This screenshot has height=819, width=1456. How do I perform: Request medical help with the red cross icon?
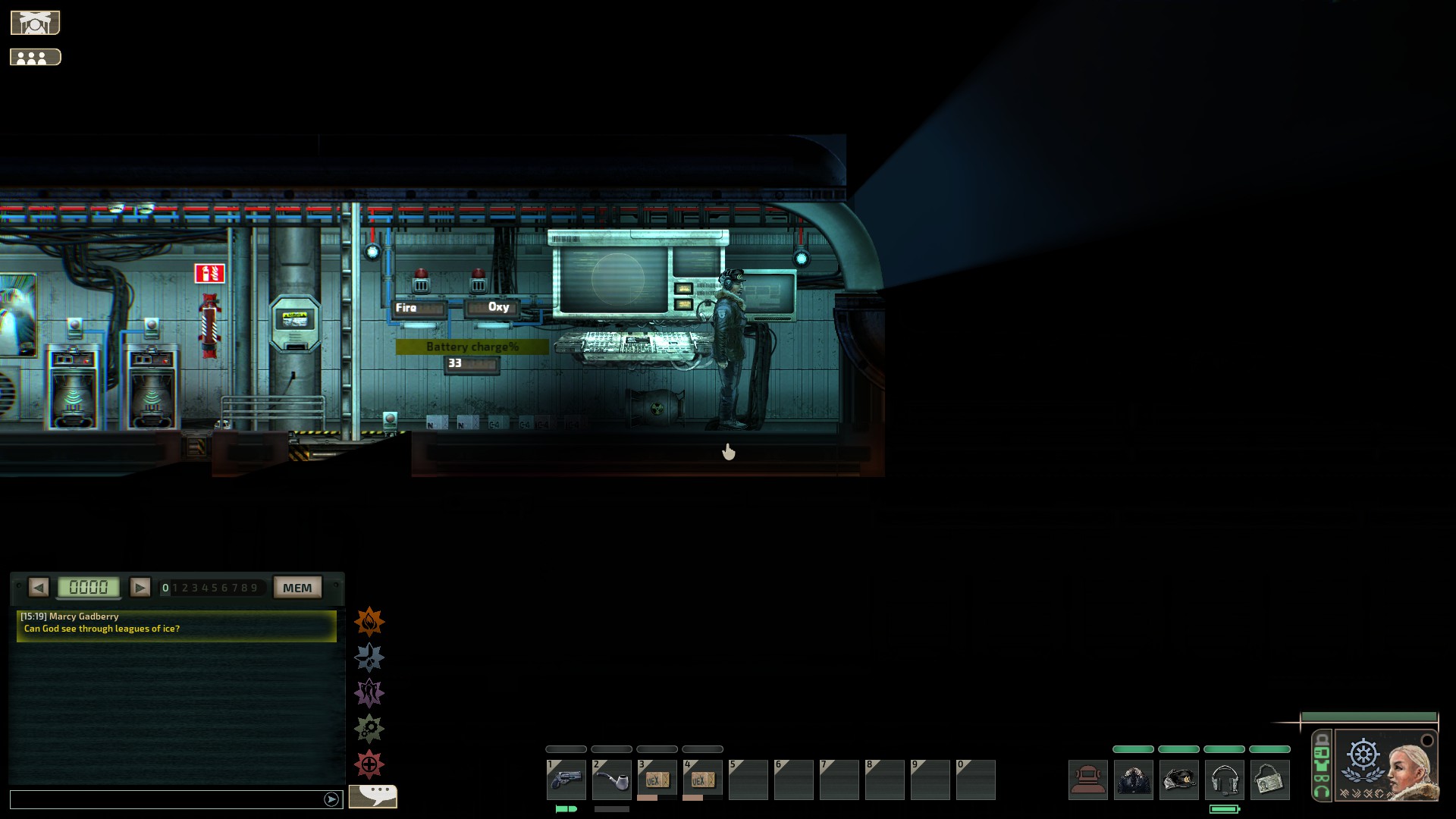pyautogui.click(x=369, y=764)
